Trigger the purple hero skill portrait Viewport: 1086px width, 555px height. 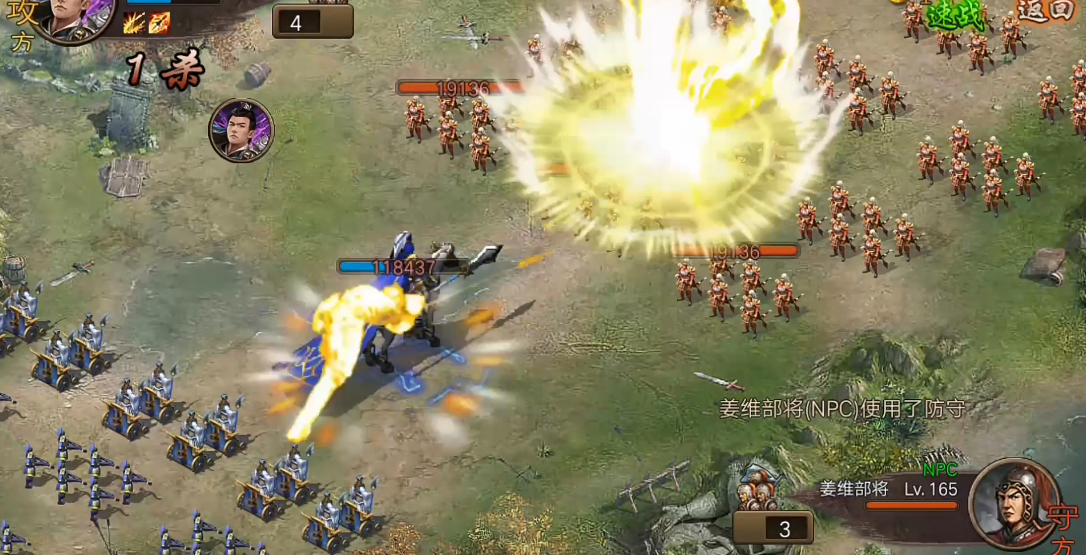point(241,131)
